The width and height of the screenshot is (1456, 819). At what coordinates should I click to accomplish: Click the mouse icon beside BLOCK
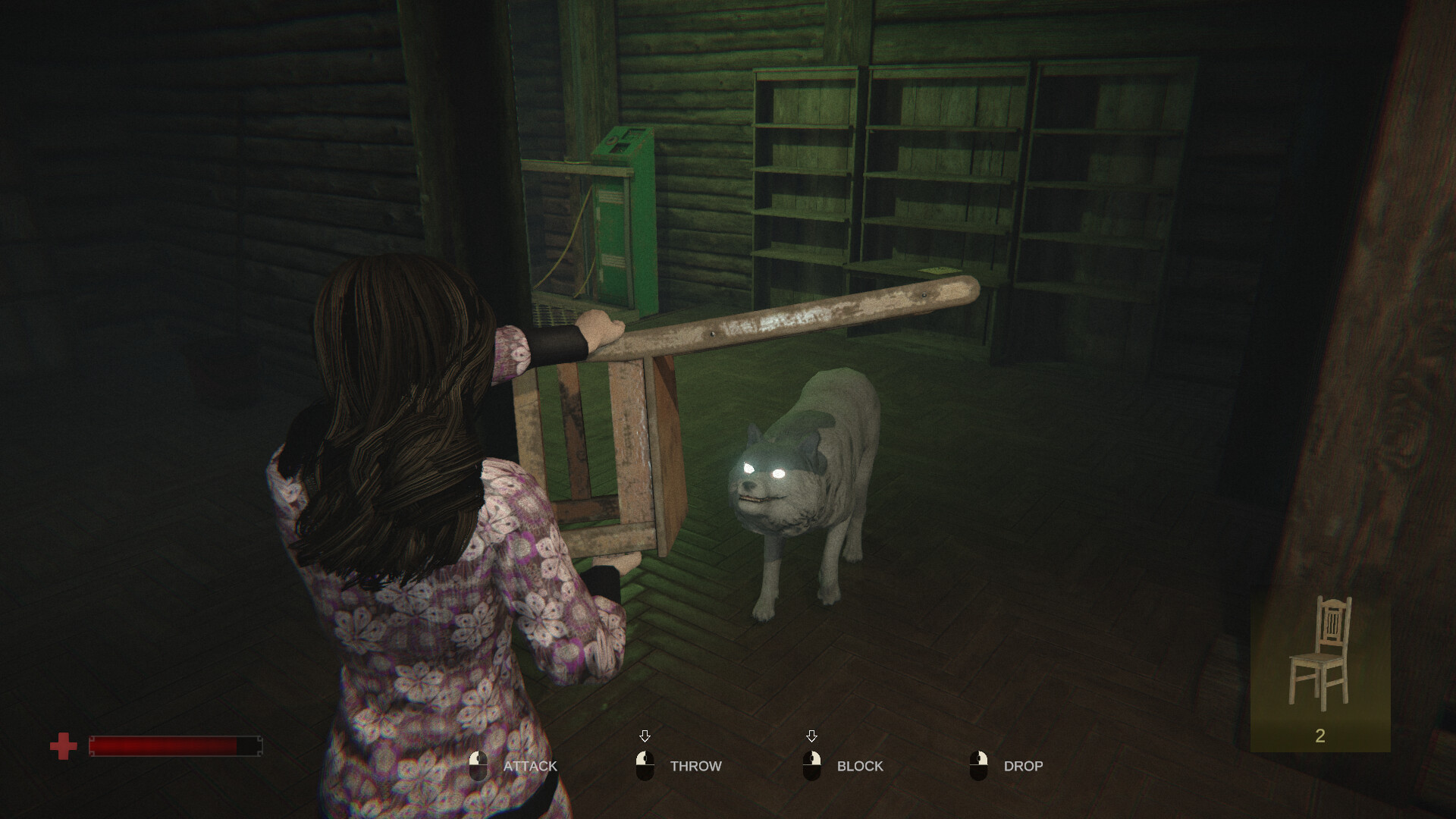coord(814,766)
